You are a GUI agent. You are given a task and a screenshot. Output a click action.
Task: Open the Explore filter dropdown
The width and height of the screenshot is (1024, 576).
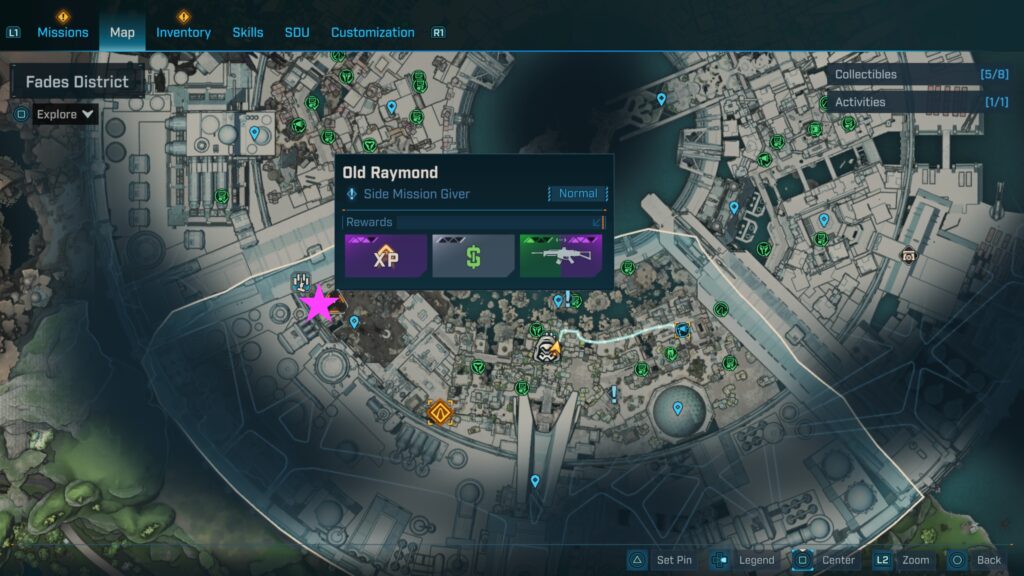65,114
